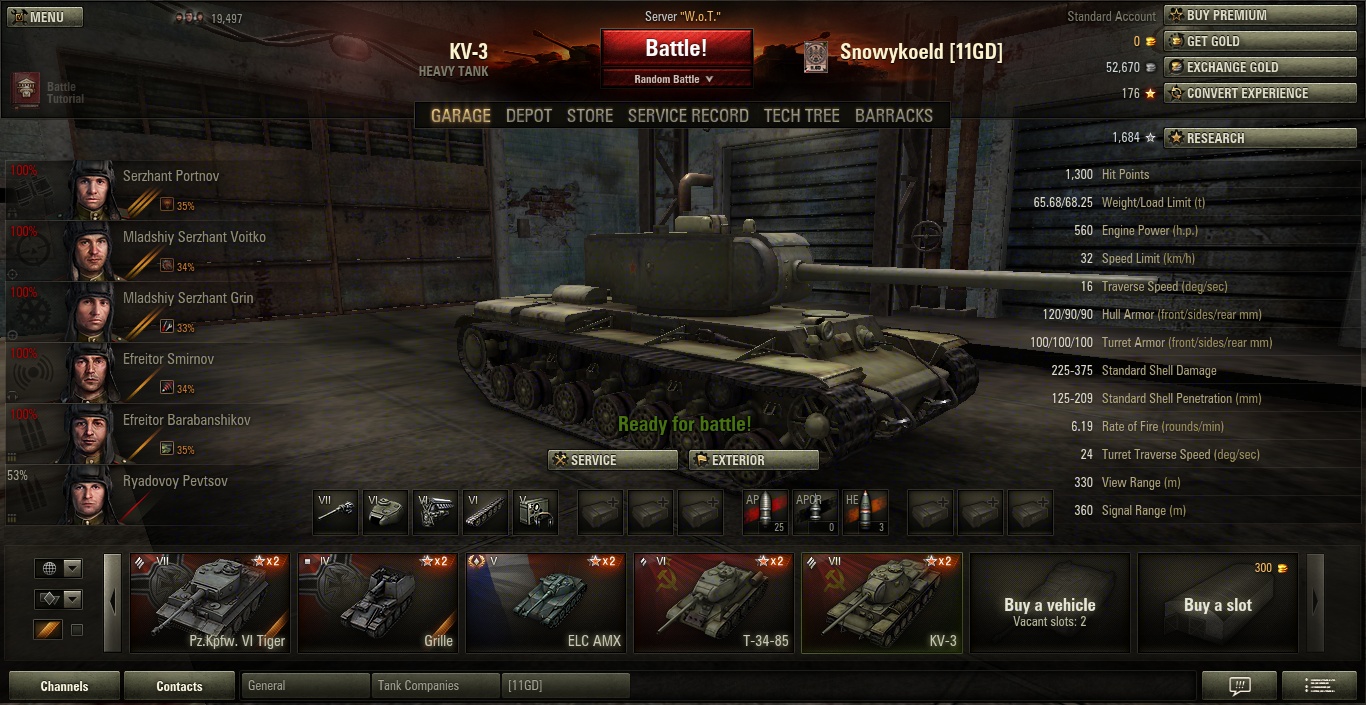The width and height of the screenshot is (1366, 705).
Task: Open the Store tab
Action: click(589, 115)
